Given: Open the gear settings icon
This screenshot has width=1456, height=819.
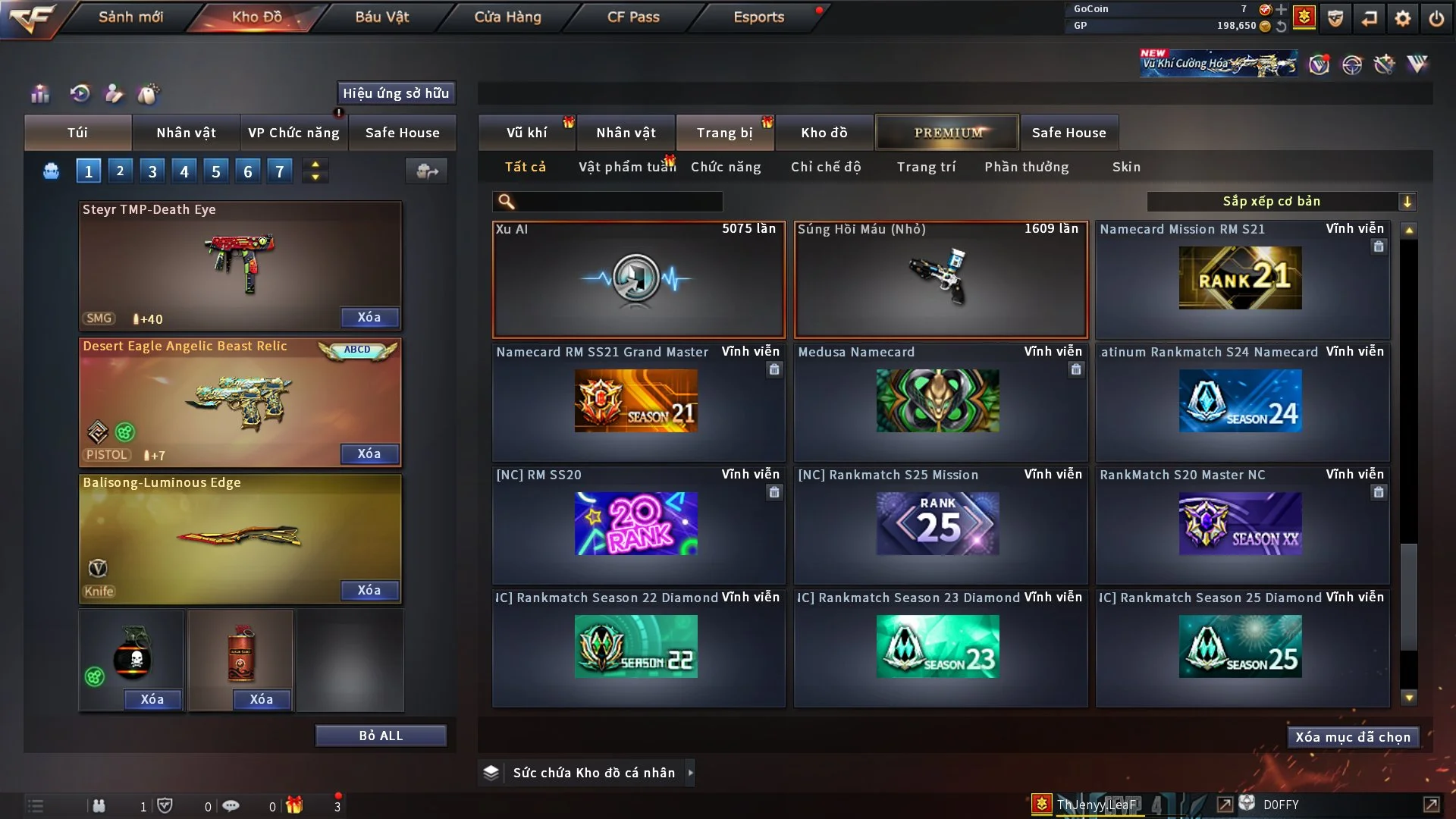Looking at the screenshot, I should 1403,17.
